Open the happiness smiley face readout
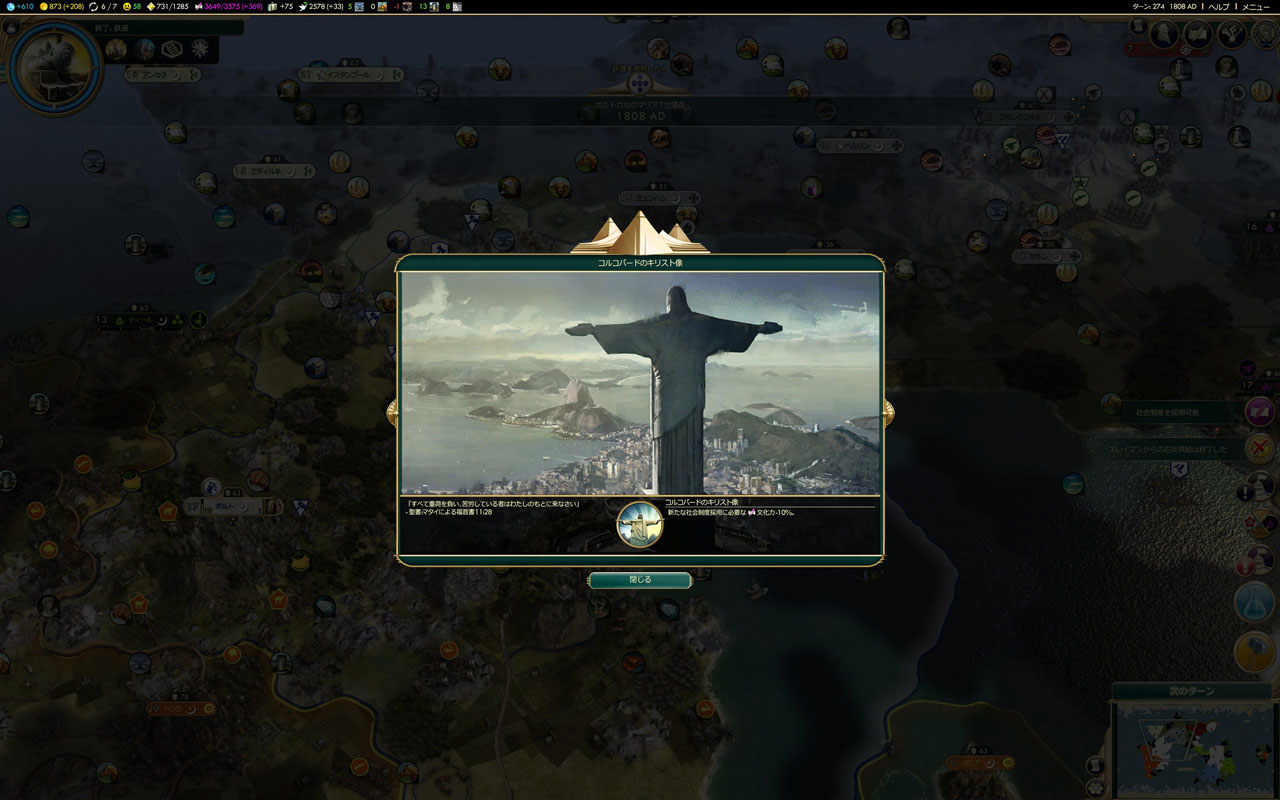1280x800 pixels. point(130,7)
